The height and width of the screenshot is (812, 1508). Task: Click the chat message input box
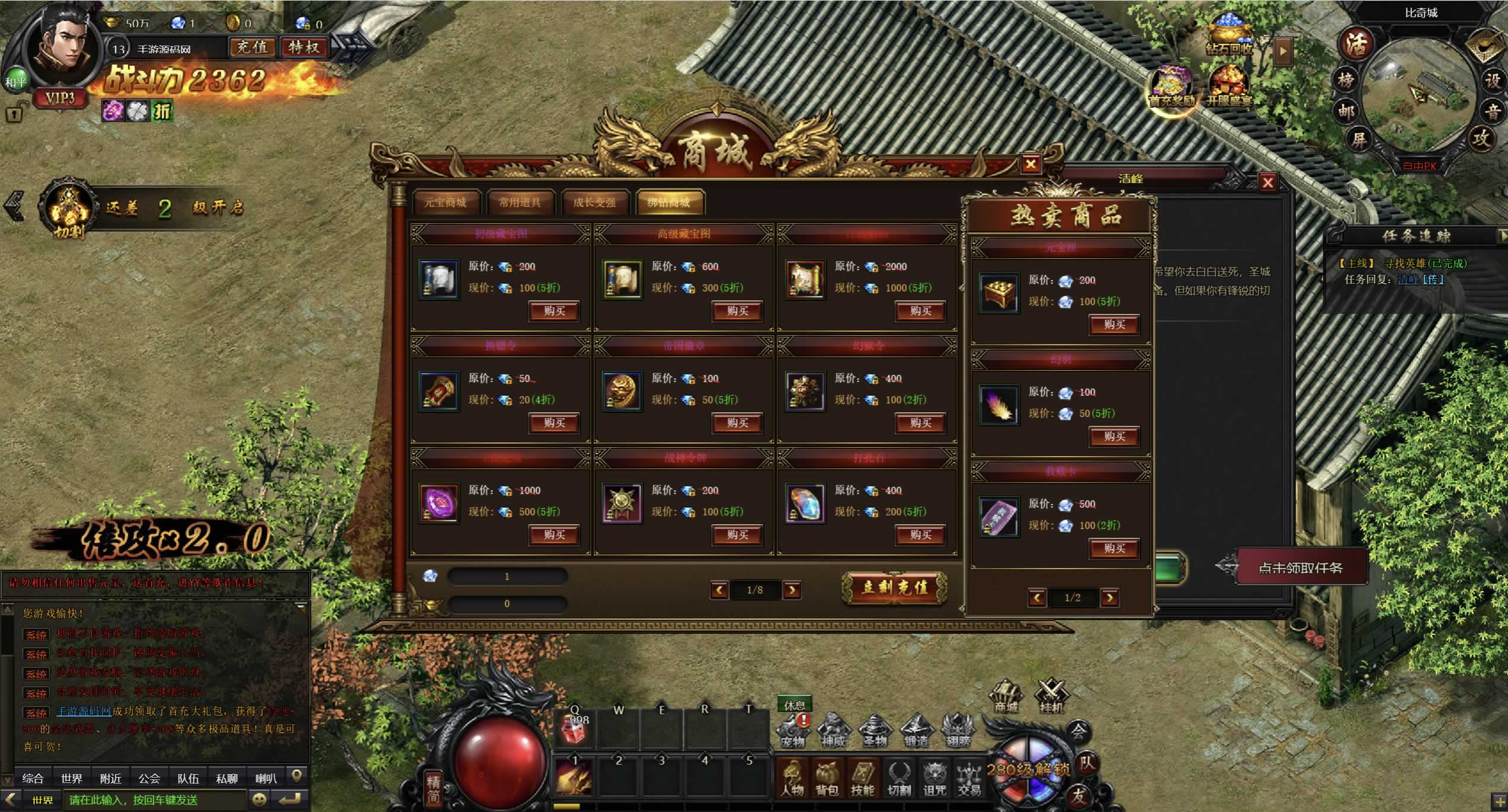[x=154, y=800]
